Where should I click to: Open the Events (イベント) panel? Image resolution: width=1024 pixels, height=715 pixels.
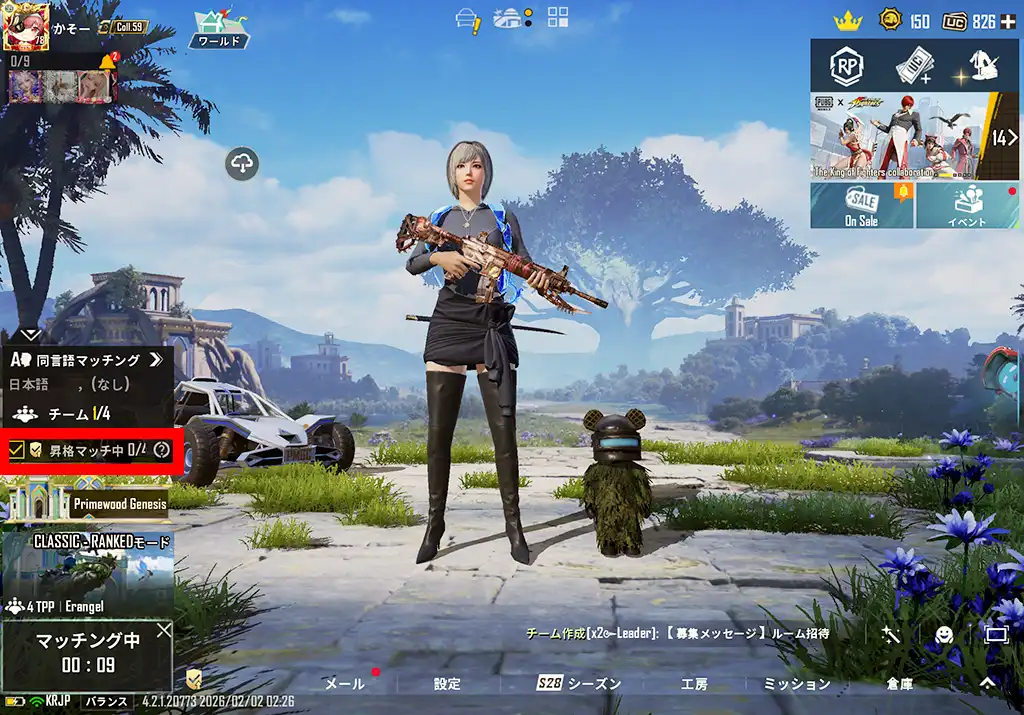point(967,204)
